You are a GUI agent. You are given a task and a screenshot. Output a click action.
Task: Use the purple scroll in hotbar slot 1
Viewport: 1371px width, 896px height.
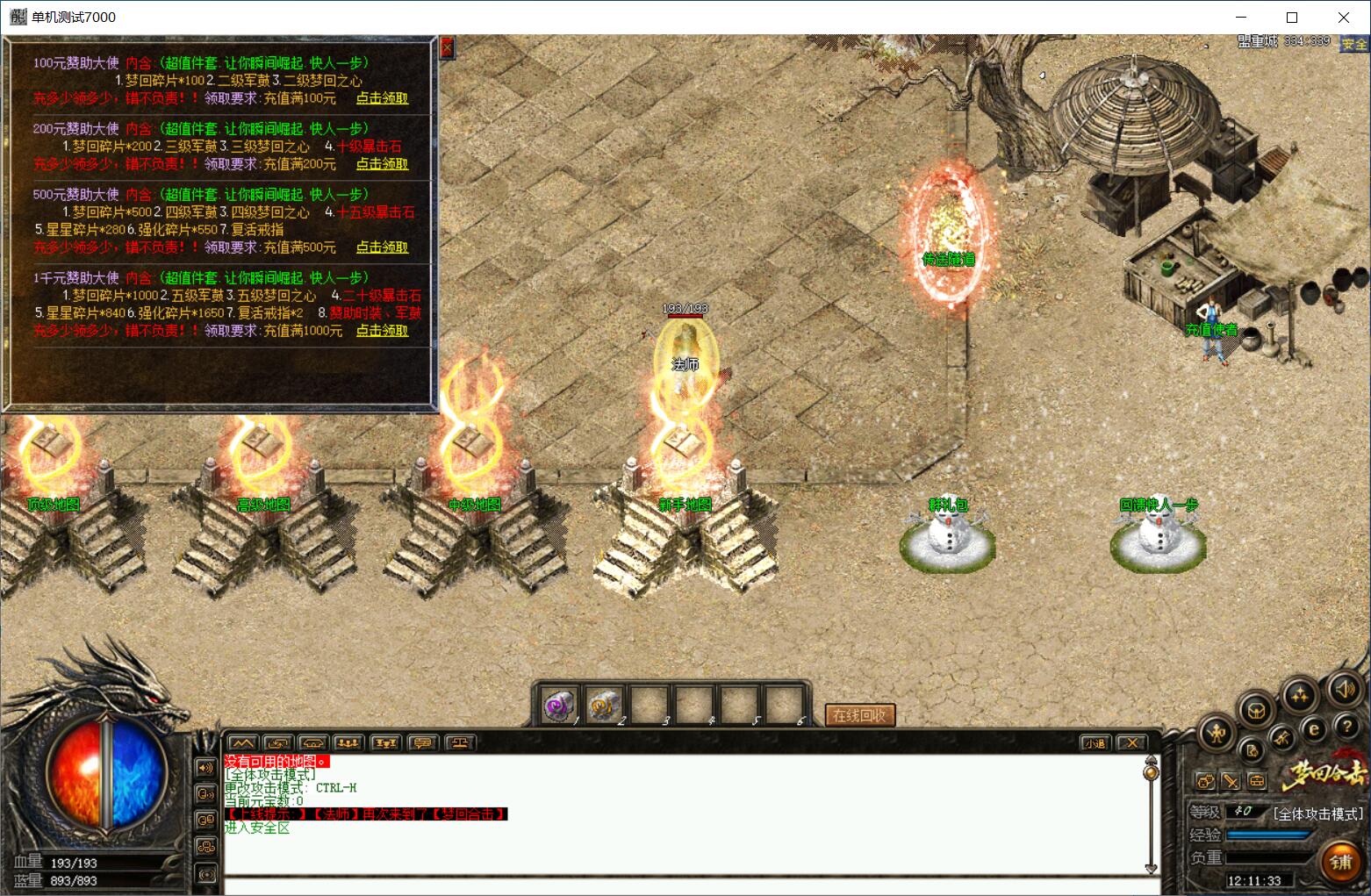[x=558, y=705]
